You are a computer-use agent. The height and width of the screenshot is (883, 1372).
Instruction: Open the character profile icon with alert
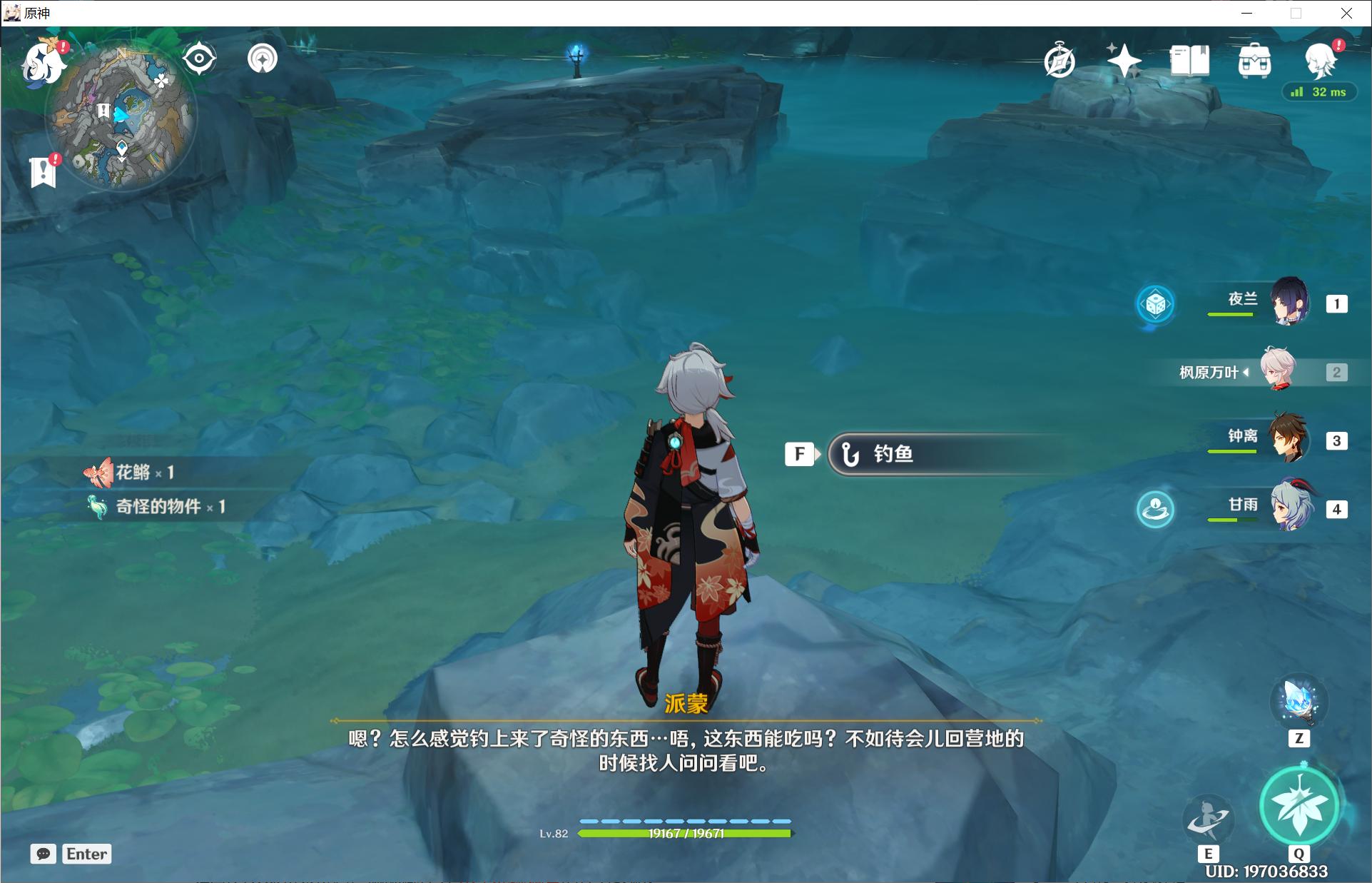1319,61
